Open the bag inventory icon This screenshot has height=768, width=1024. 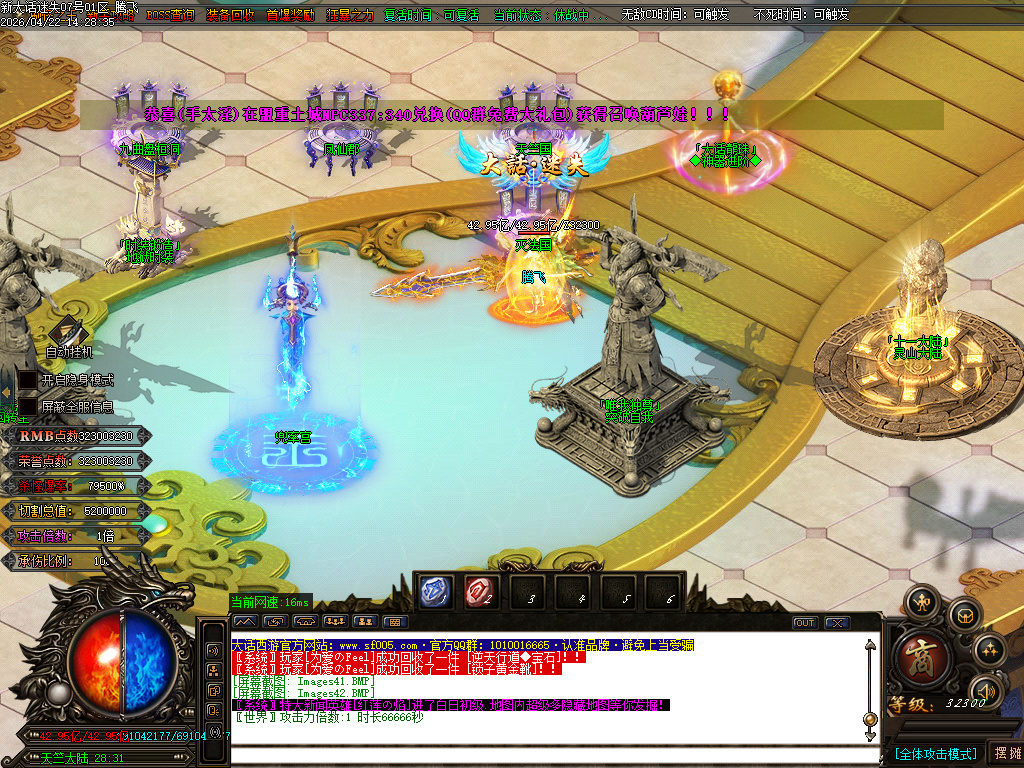tap(964, 615)
